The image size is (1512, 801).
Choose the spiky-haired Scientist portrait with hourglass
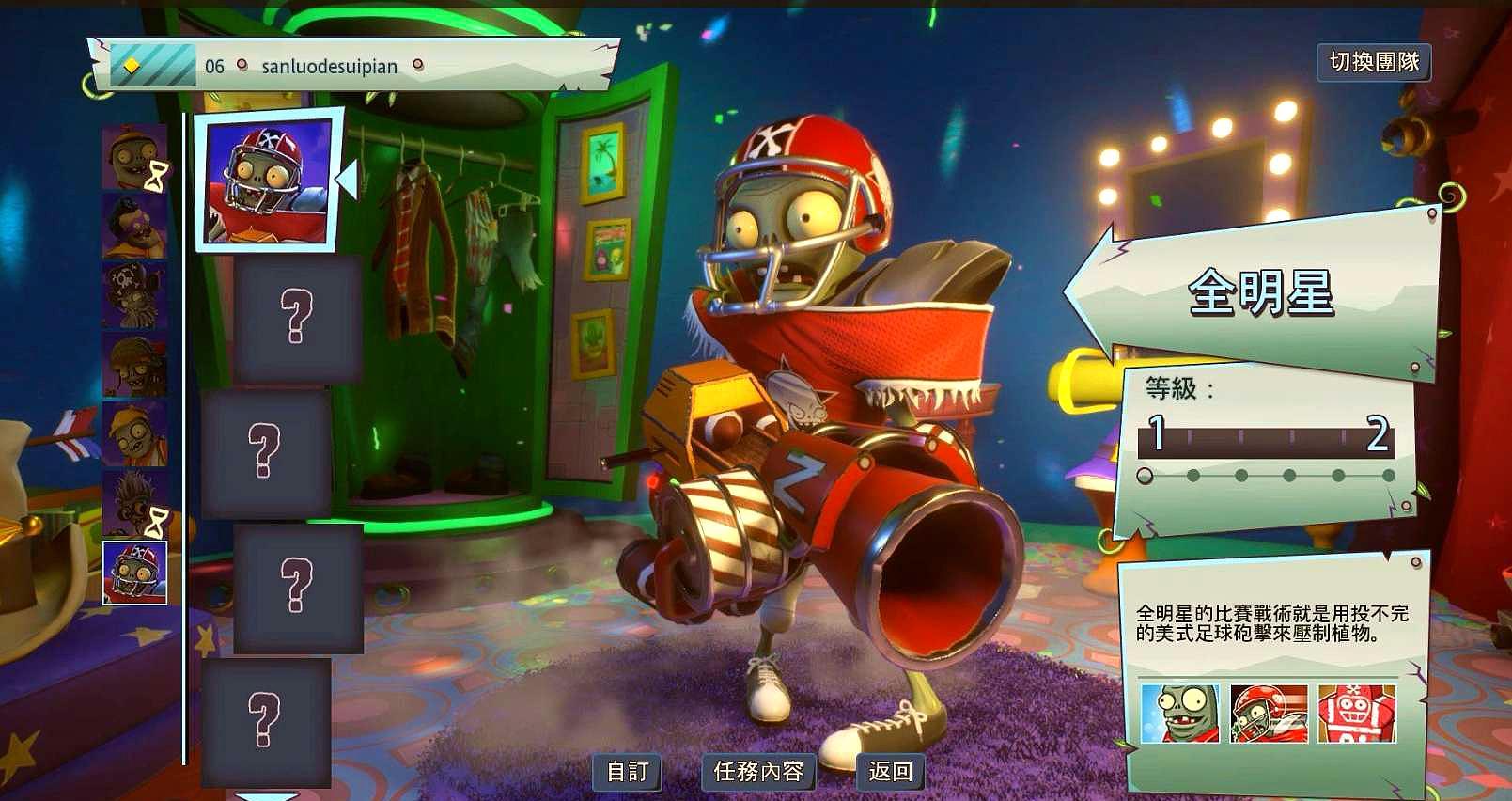tap(134, 503)
